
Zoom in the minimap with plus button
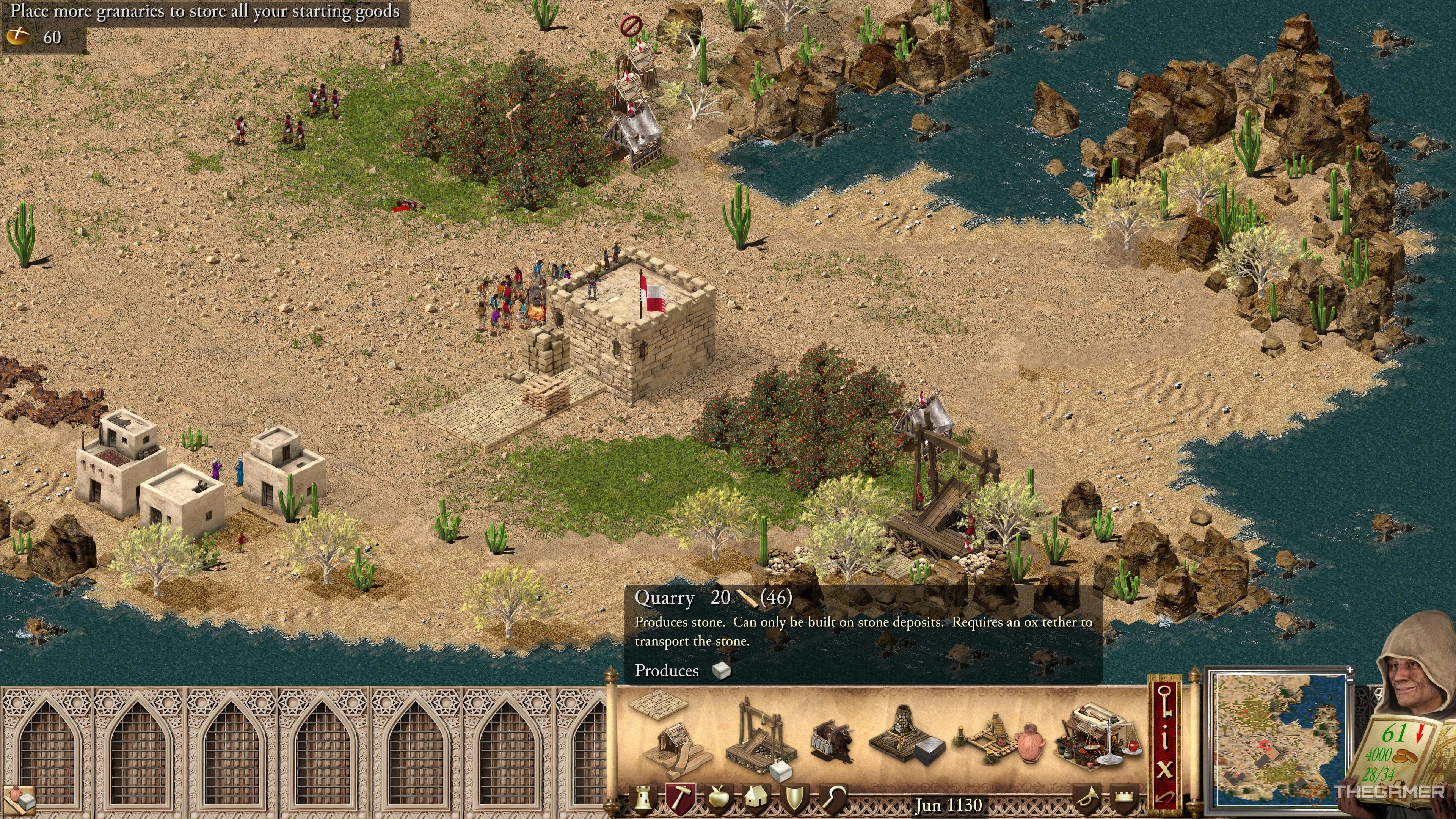1350,670
